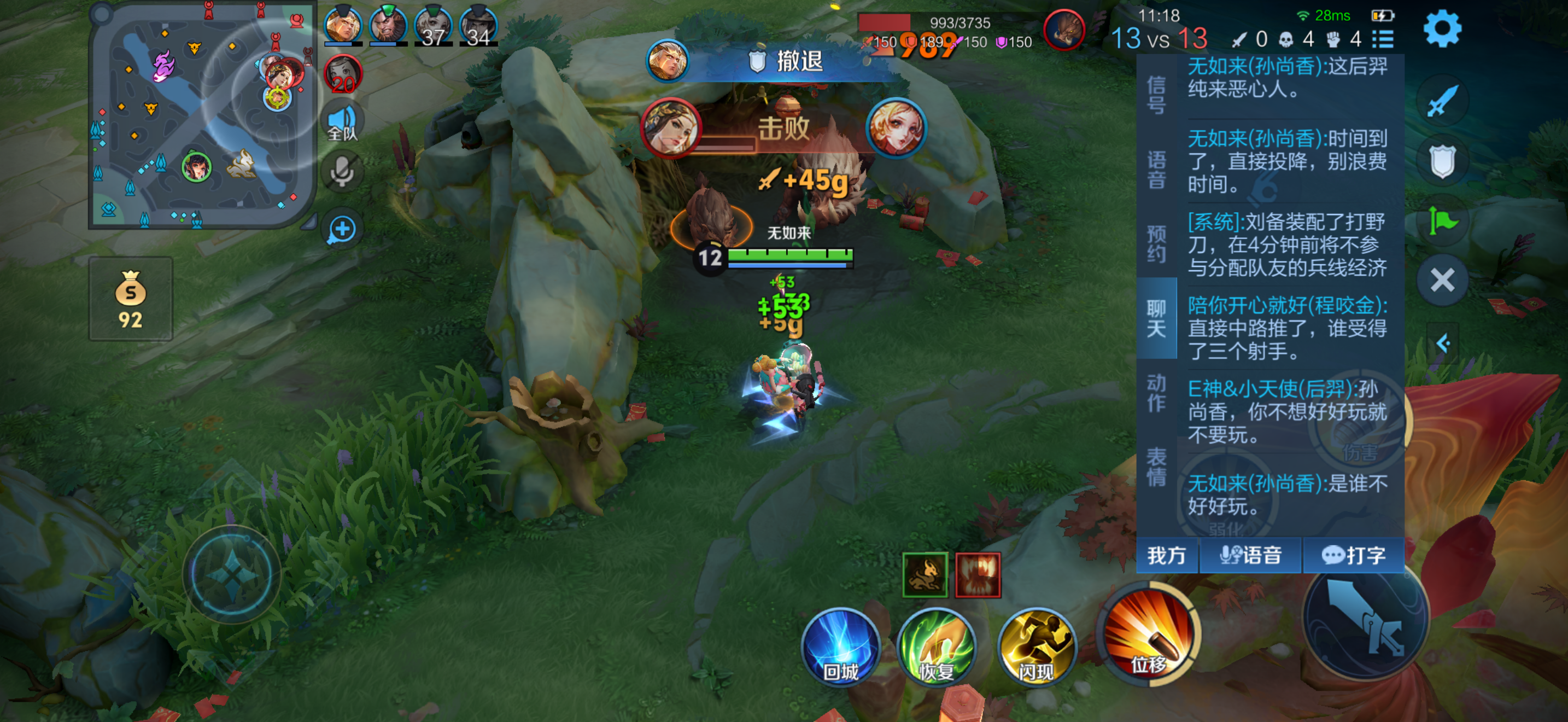Screen dimensions: 1568x722
Task: Toggle the 全队 team speaker
Action: click(x=342, y=122)
